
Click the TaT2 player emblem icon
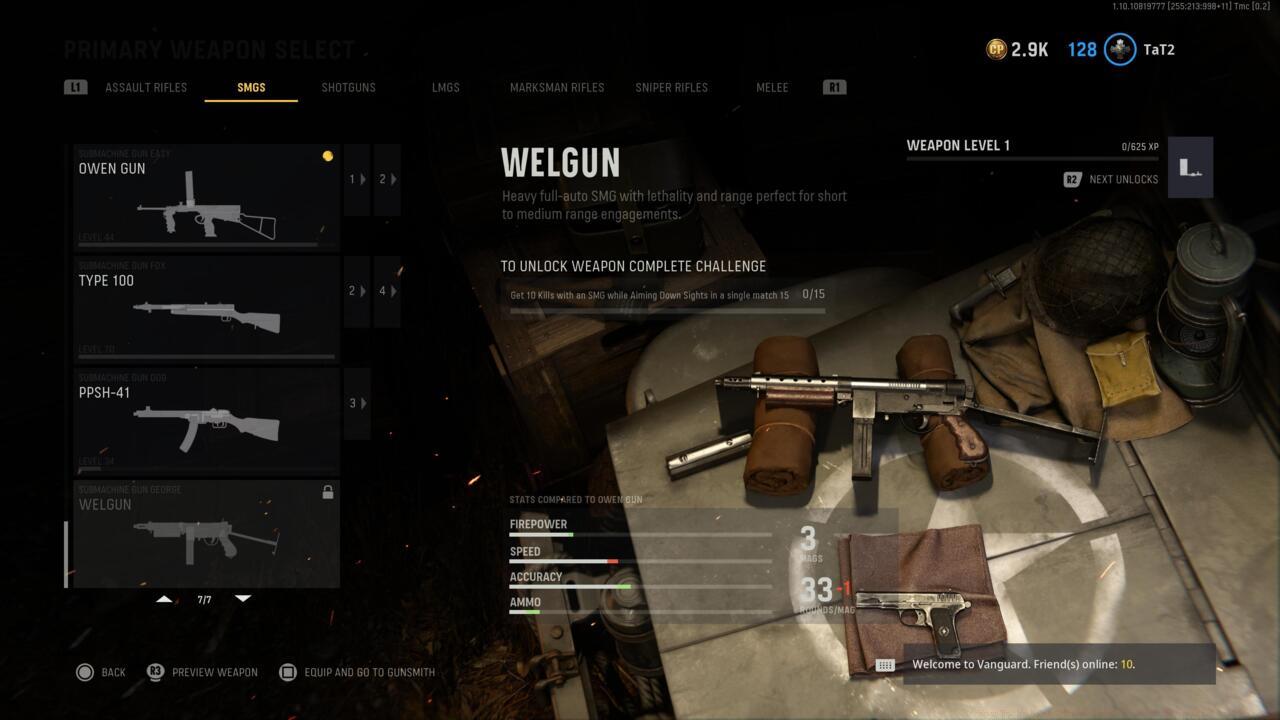tap(1120, 49)
